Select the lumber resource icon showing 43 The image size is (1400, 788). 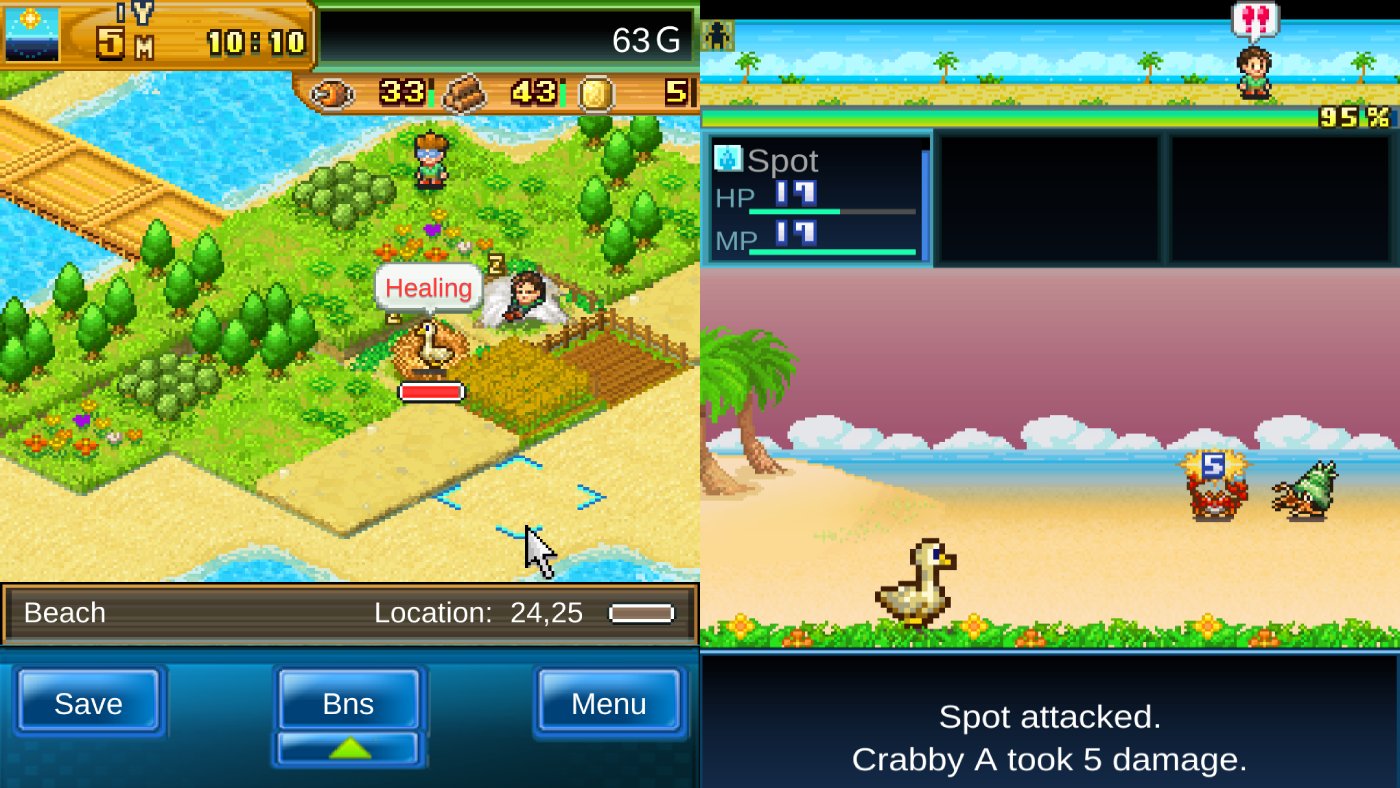465,91
